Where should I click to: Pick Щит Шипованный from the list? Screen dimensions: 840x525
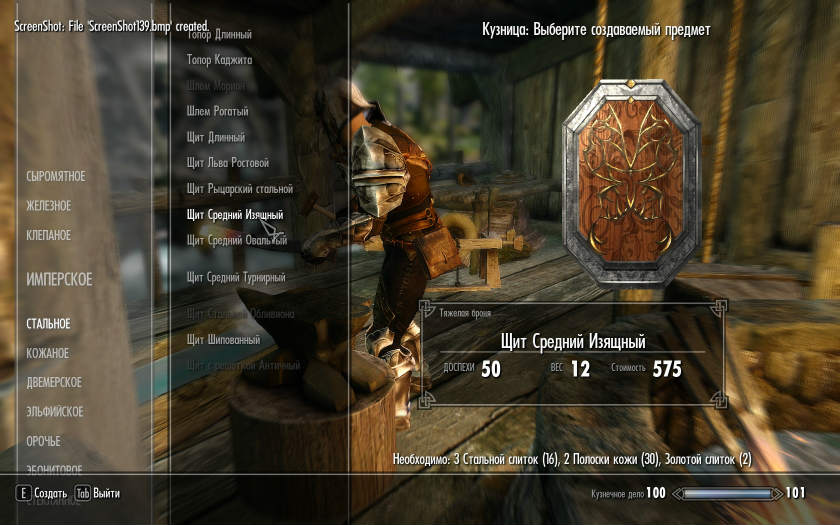[223, 340]
